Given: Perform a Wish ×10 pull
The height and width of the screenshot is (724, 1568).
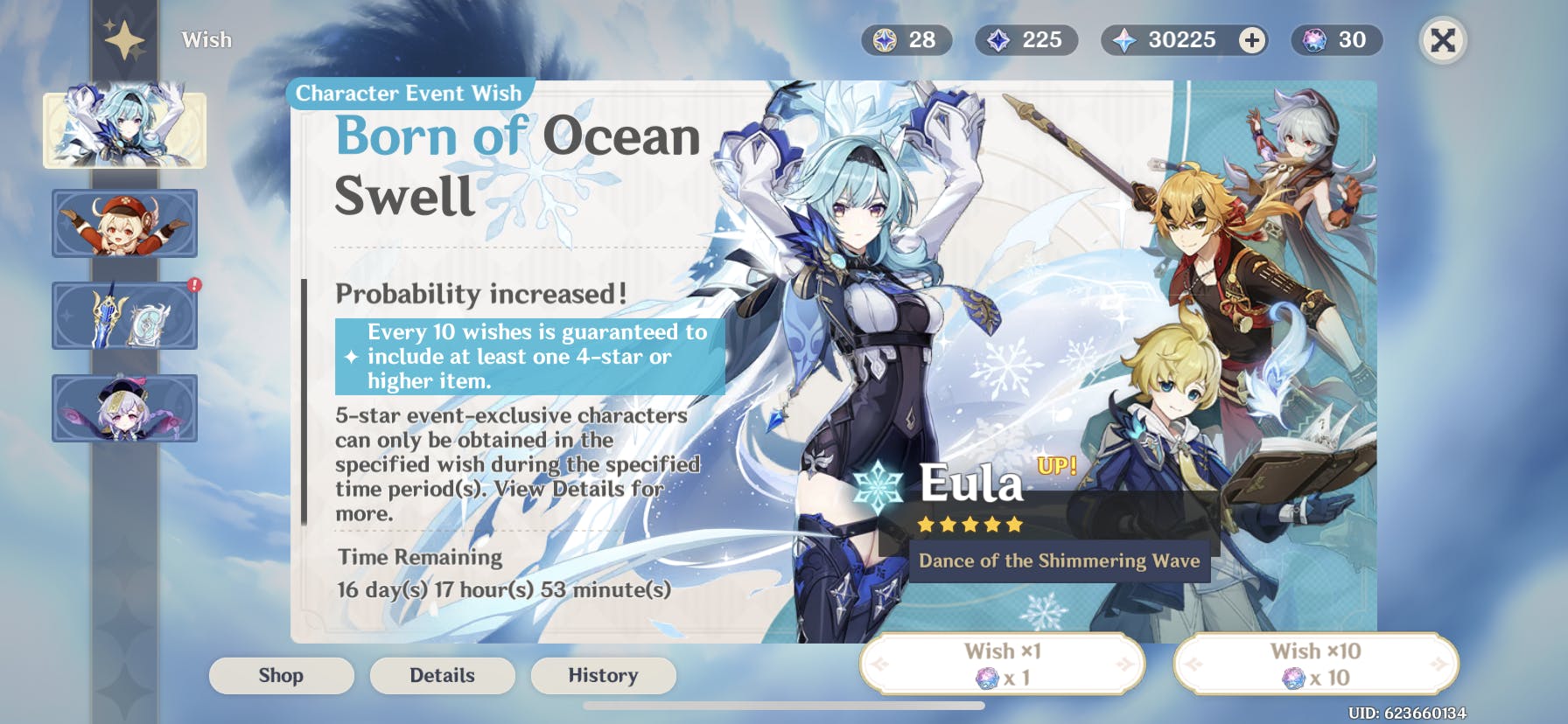Looking at the screenshot, I should click(x=1315, y=665).
